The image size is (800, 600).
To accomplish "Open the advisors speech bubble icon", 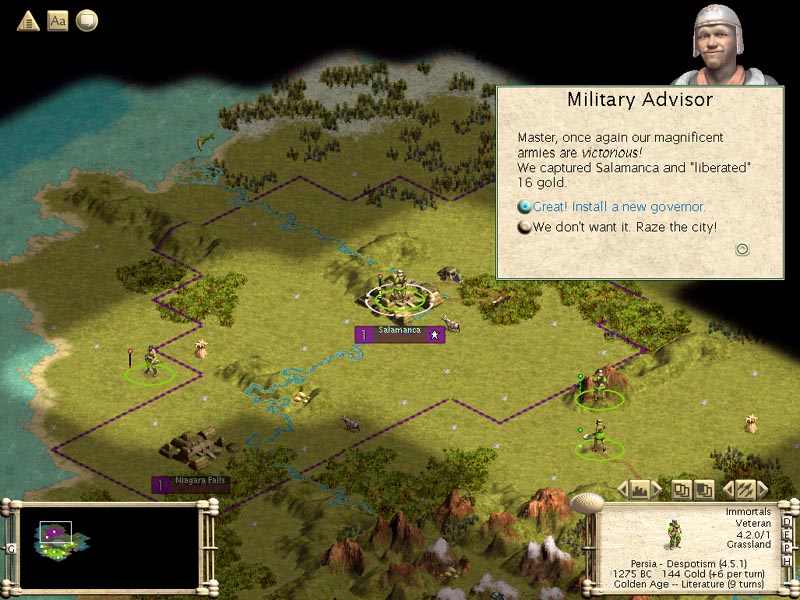I will tap(87, 20).
